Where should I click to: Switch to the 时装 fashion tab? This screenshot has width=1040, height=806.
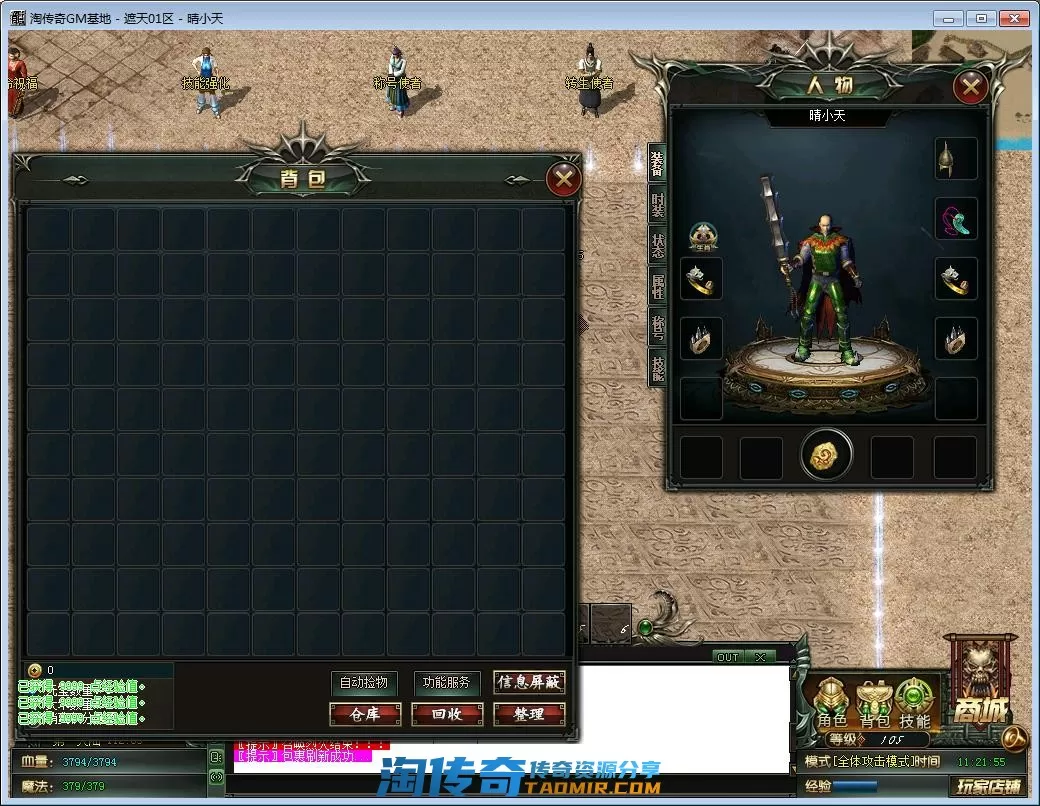658,205
